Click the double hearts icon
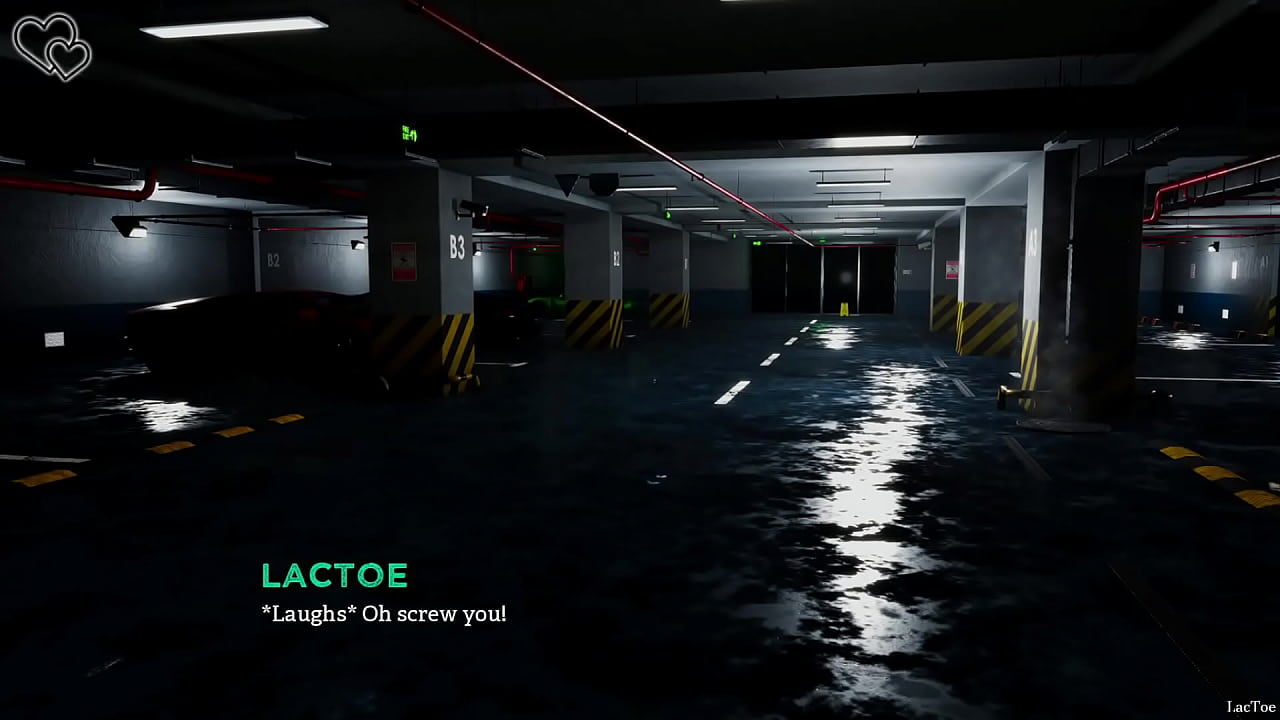 click(x=52, y=46)
